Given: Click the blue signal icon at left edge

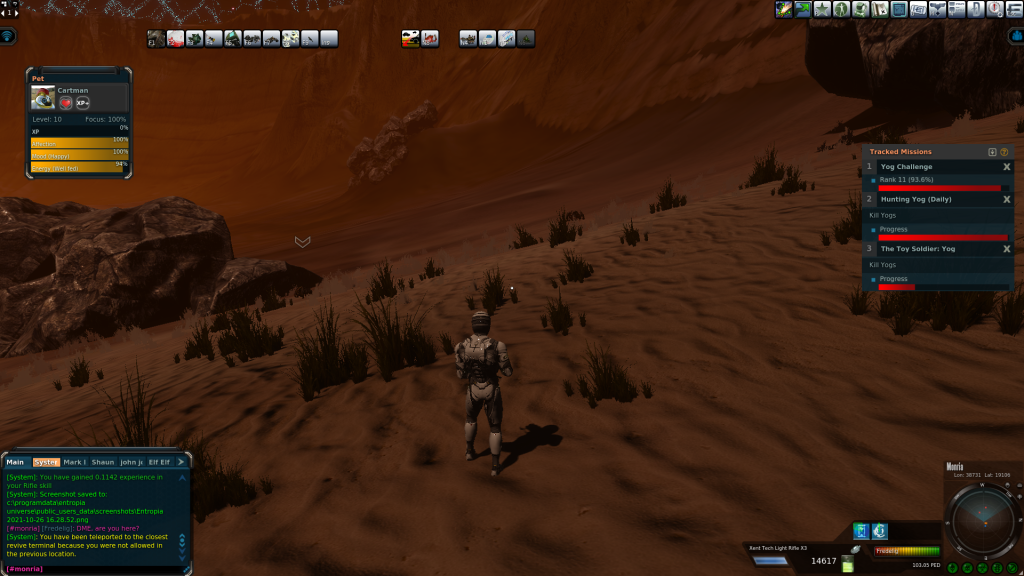Looking at the screenshot, I should click(8, 37).
